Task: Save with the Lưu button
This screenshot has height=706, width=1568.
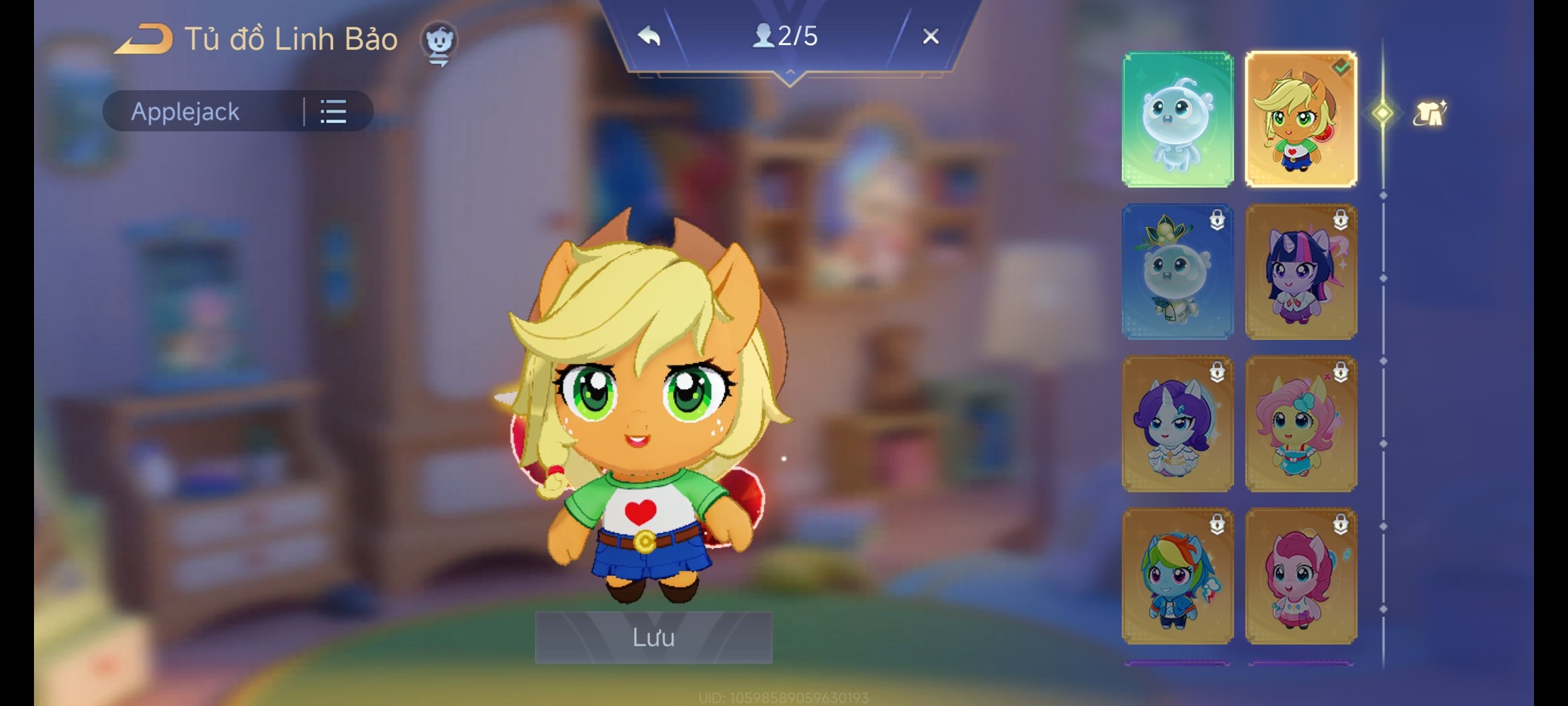Action: click(x=653, y=637)
